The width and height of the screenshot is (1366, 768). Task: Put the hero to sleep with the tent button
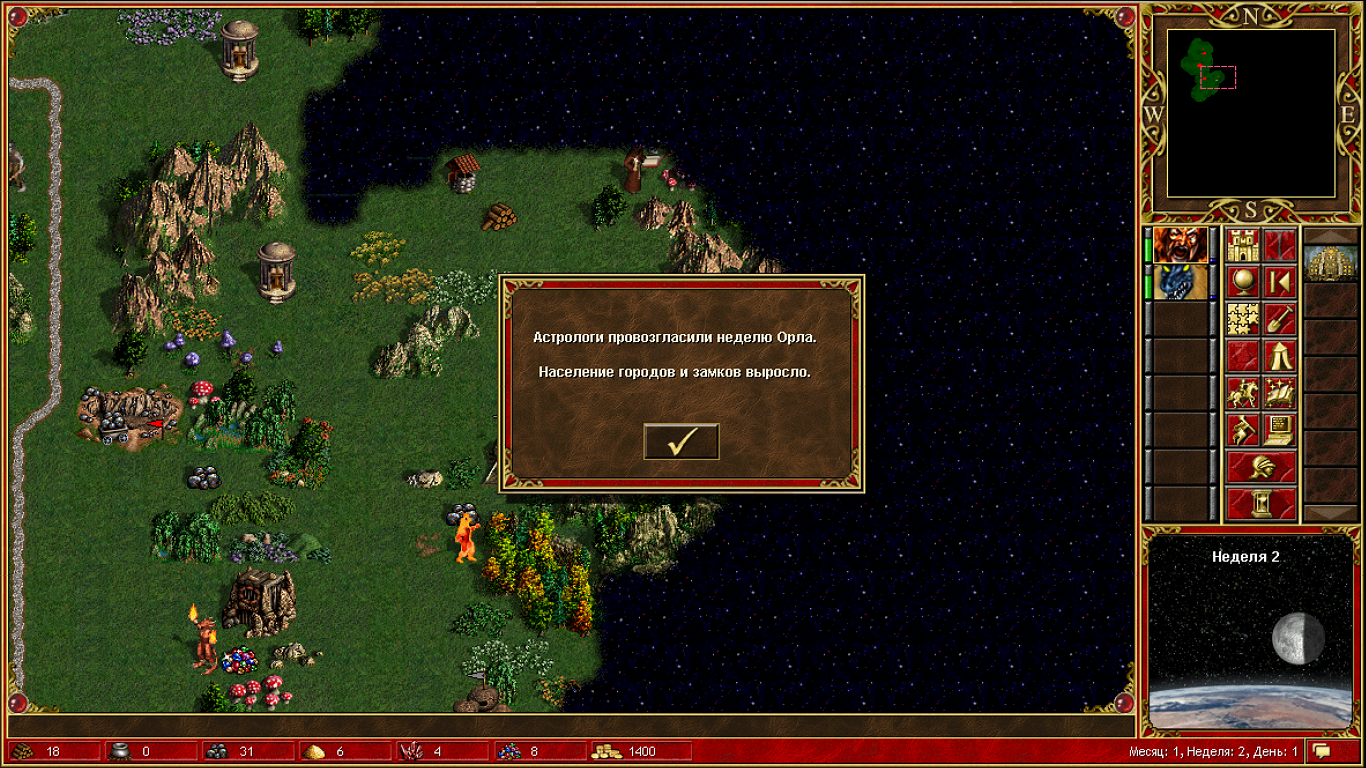pos(1280,356)
